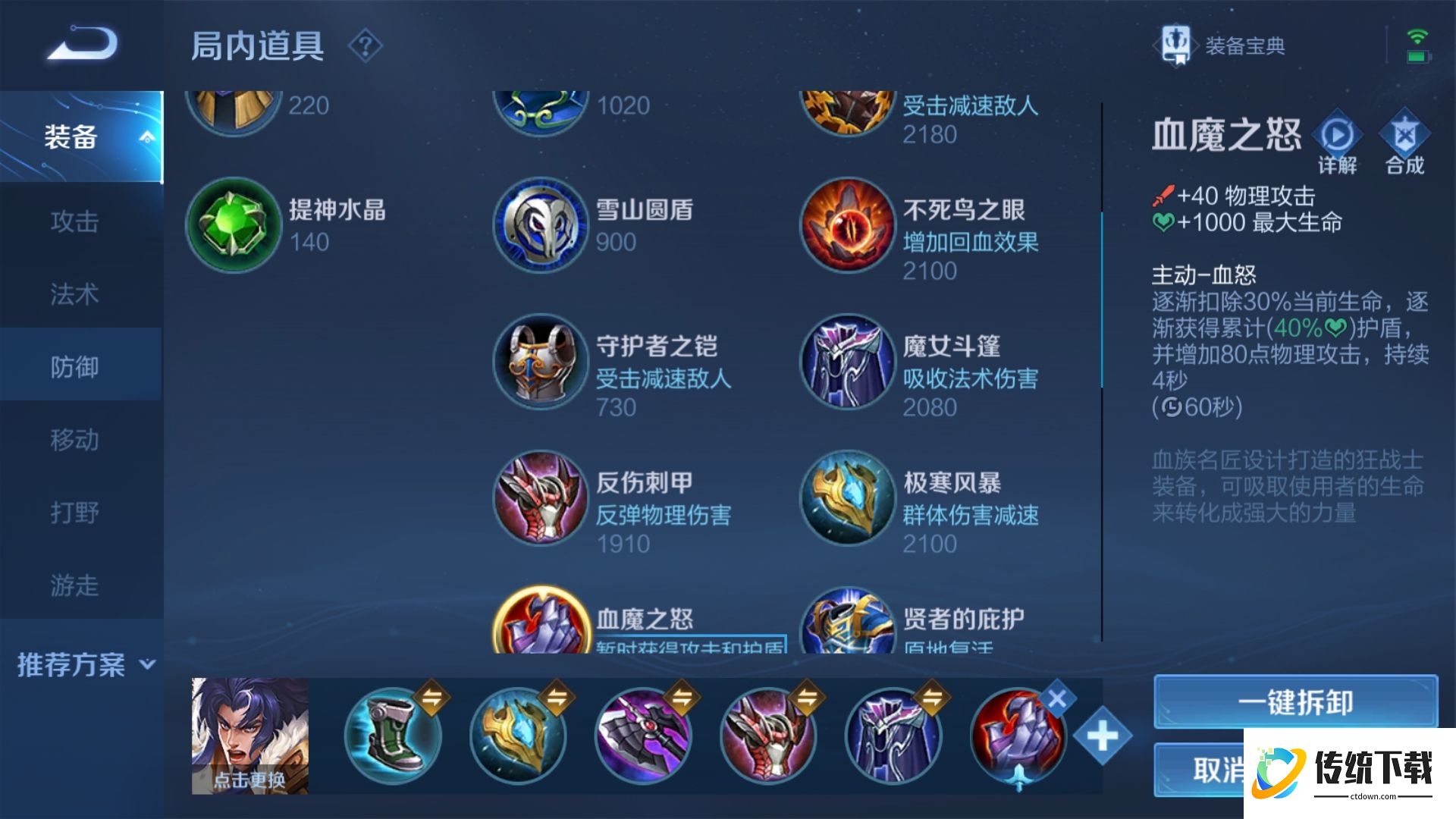Switch to the 法术 category tab
Image resolution: width=1456 pixels, height=819 pixels.
click(x=74, y=294)
